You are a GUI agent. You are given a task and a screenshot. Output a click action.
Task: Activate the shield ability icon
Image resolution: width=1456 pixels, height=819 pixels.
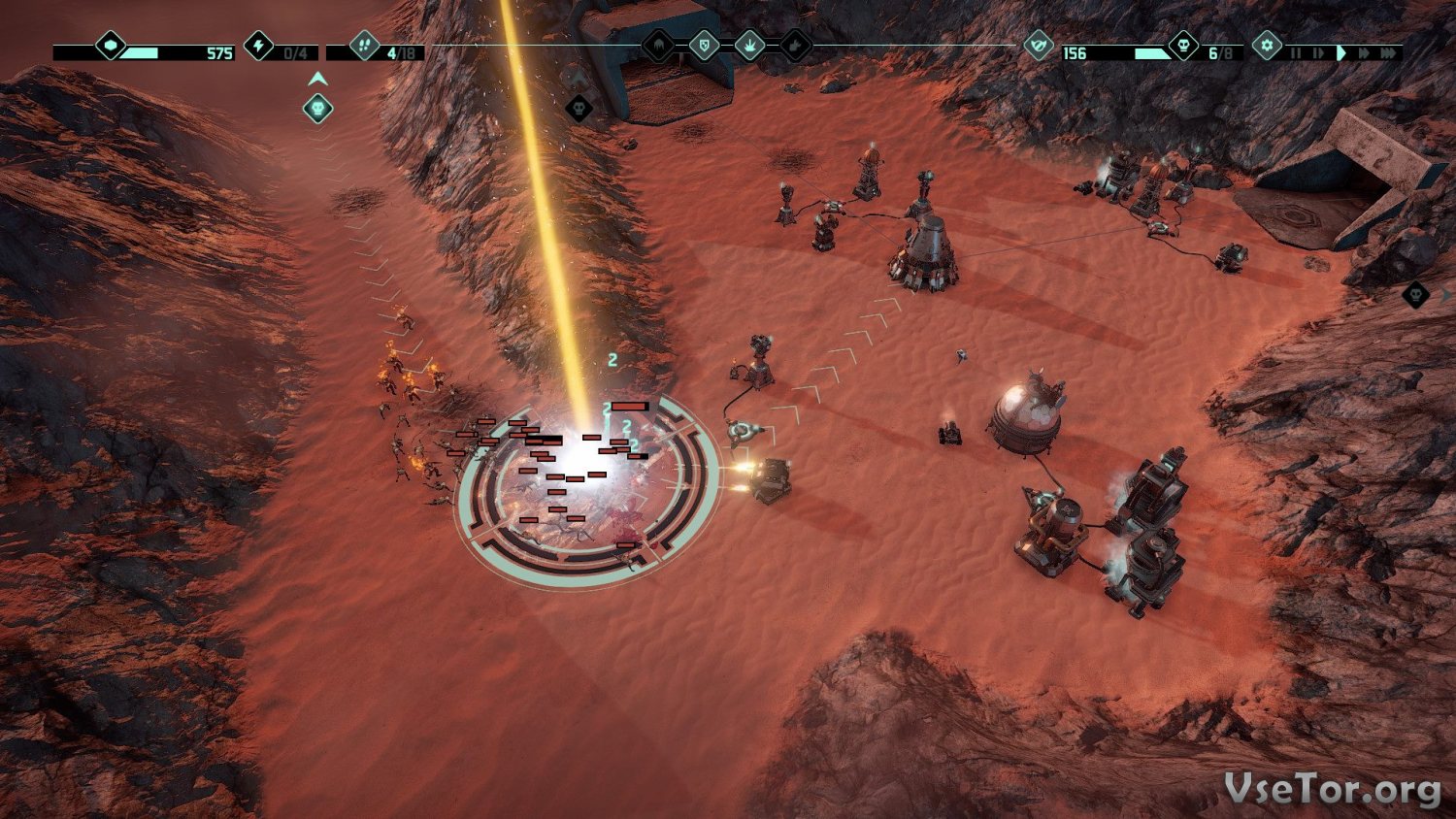(x=705, y=45)
